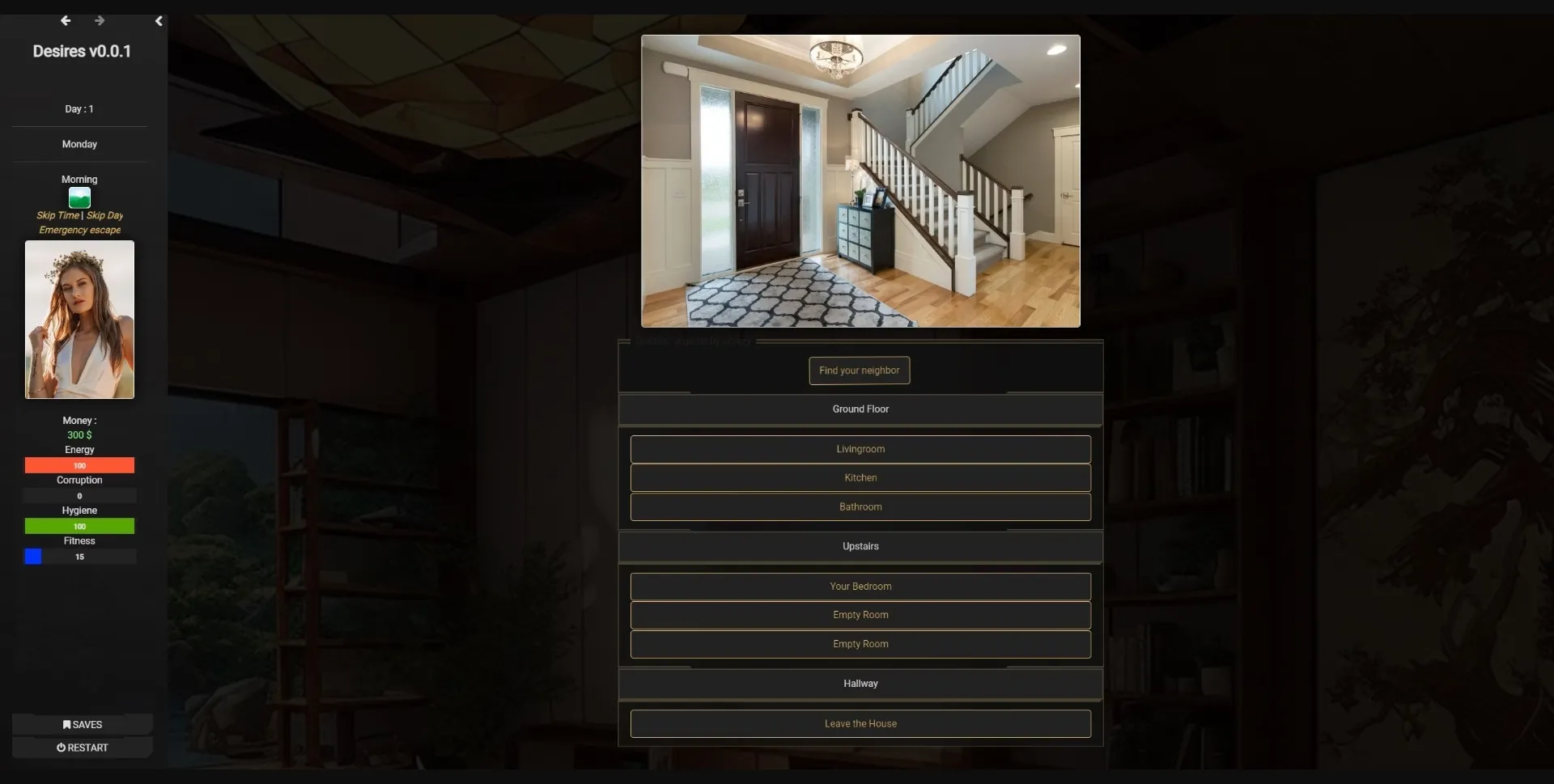Click the bookmark icon on SAVES

coord(67,724)
